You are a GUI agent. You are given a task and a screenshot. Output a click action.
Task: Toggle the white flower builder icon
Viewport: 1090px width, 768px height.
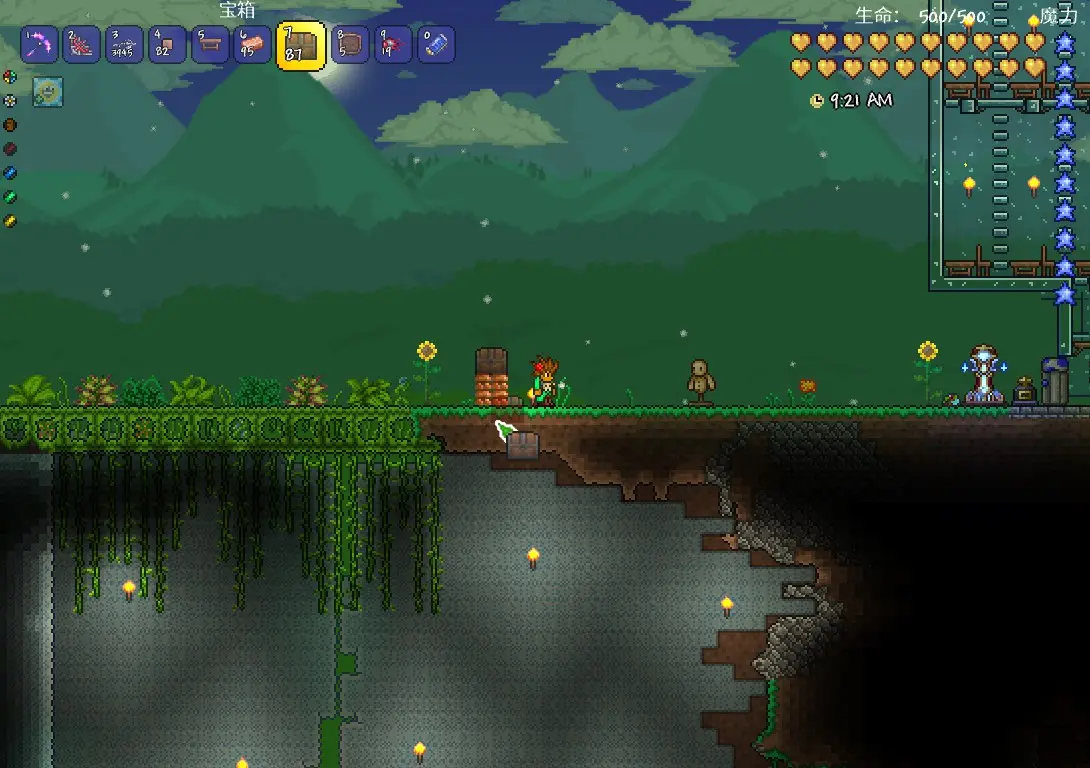click(x=10, y=100)
